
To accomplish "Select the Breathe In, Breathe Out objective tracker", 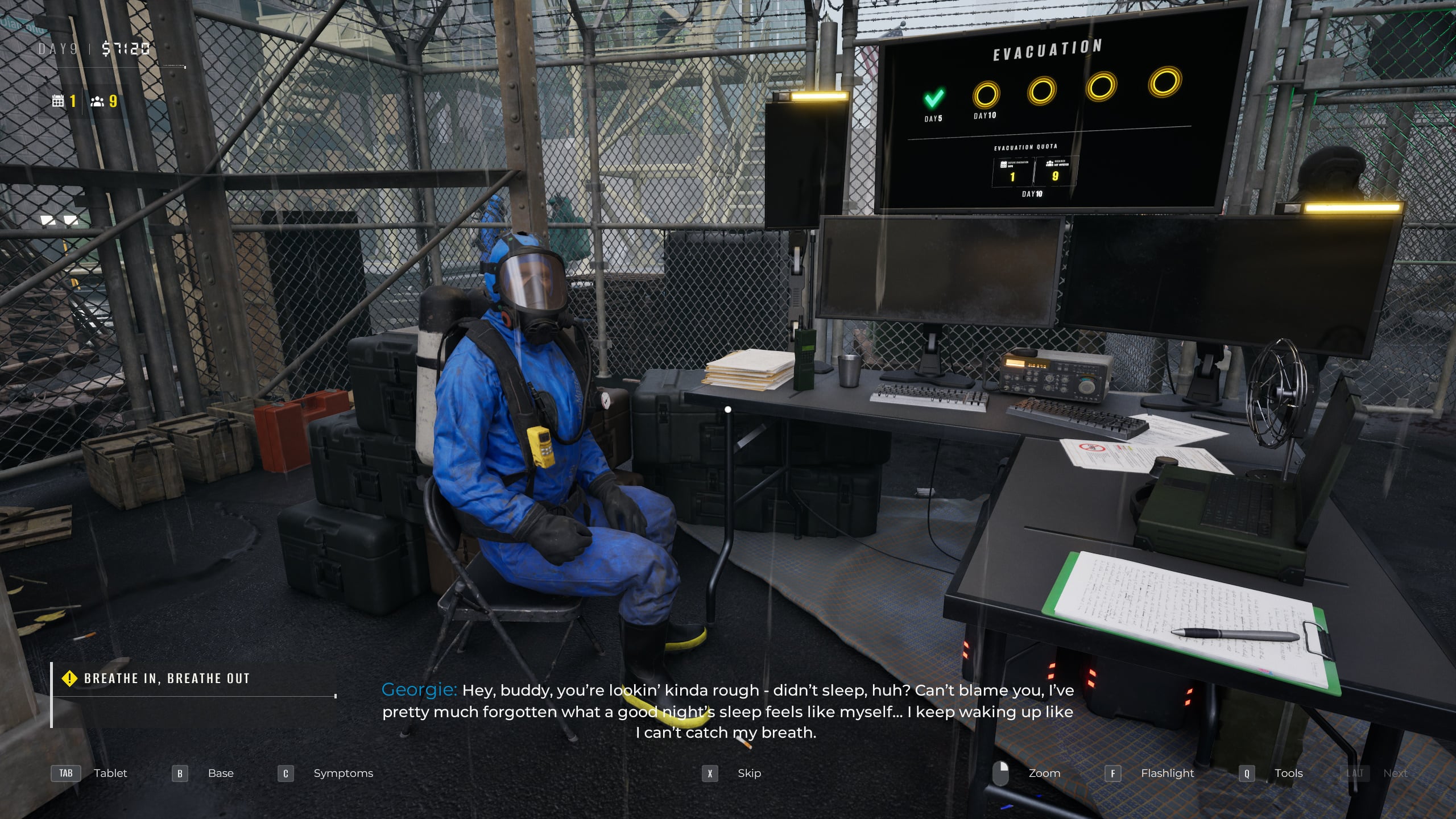I will coord(166,679).
